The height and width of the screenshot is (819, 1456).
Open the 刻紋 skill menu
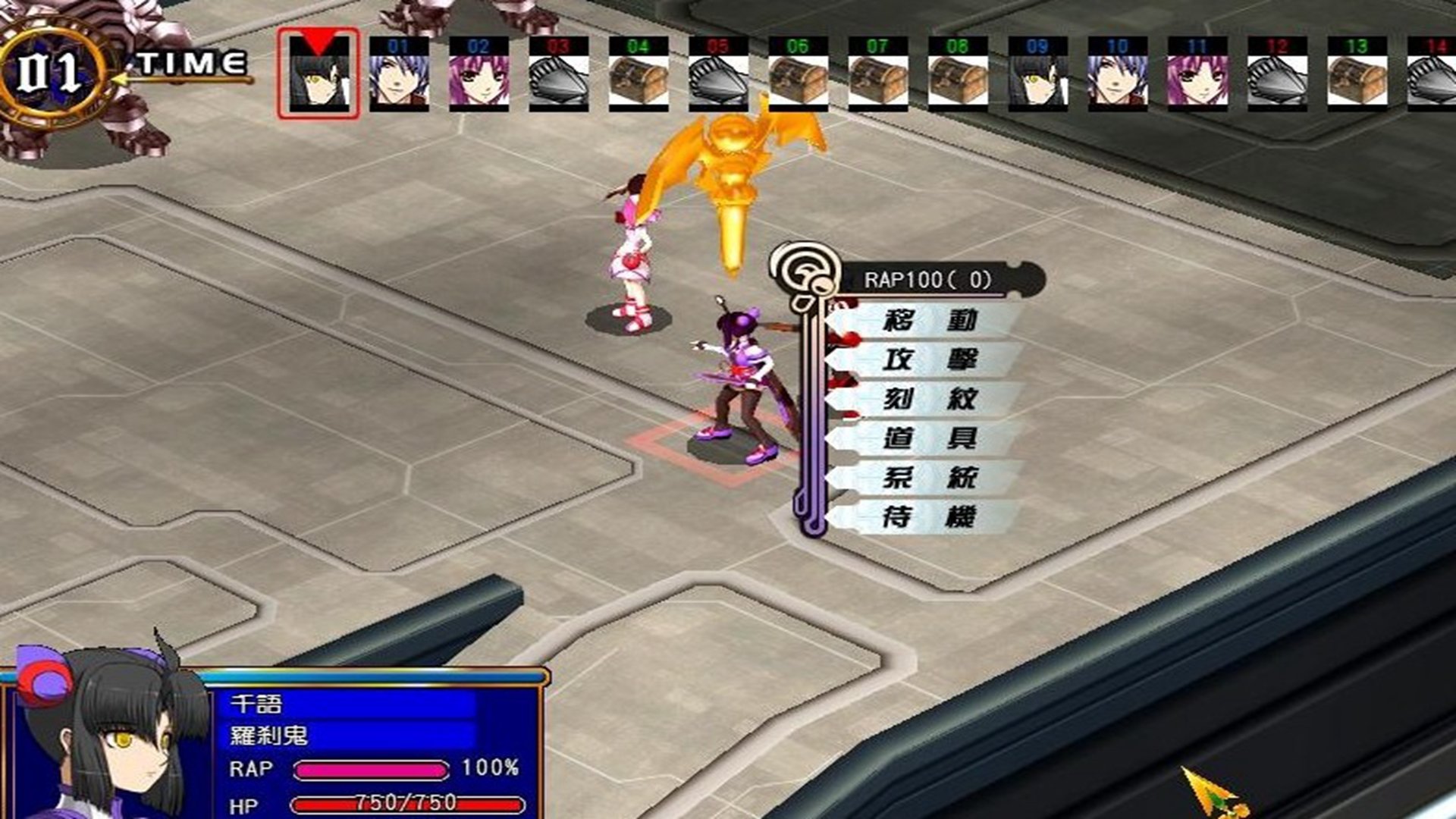[928, 400]
